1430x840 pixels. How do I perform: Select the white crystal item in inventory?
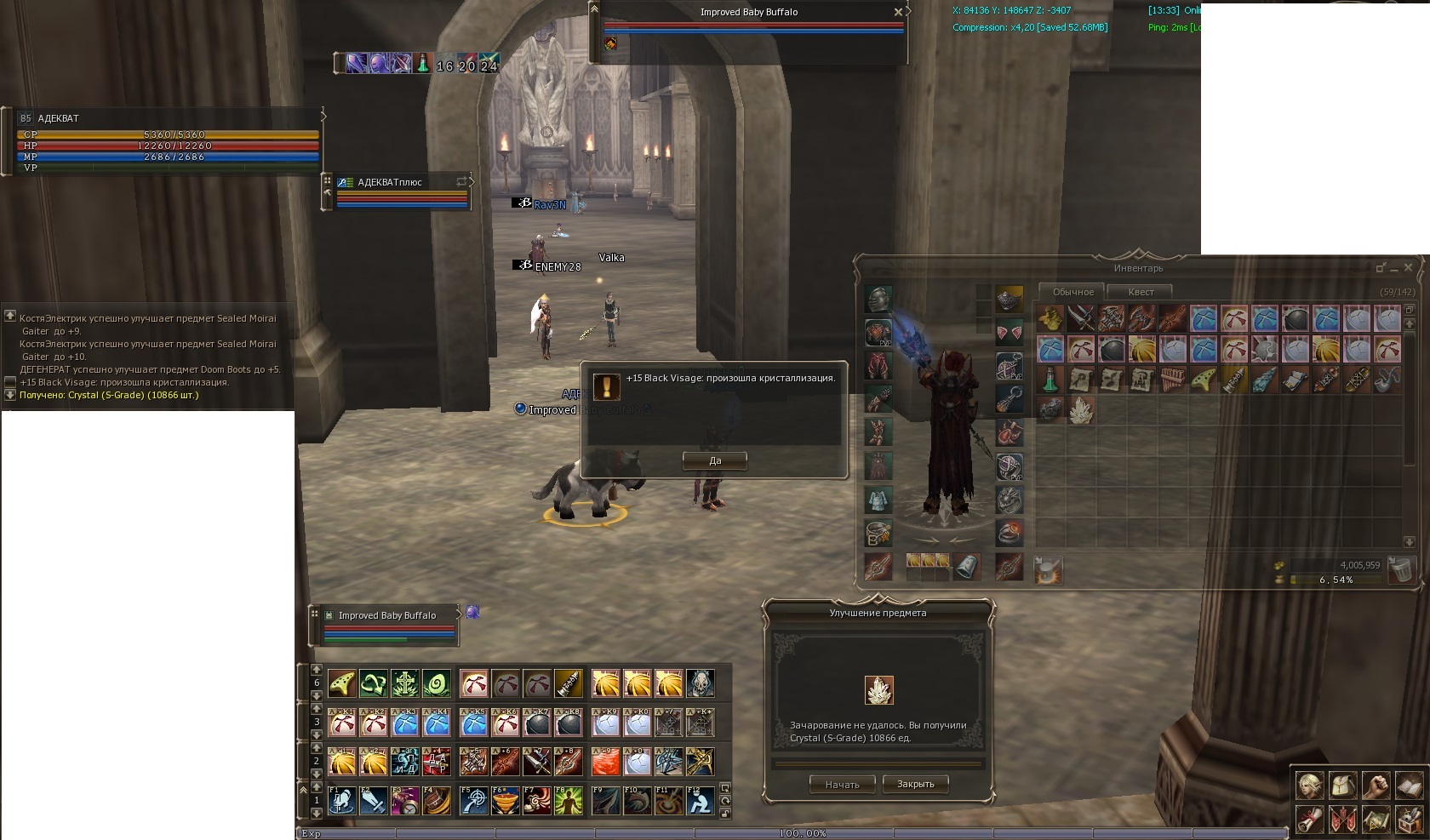(1081, 410)
